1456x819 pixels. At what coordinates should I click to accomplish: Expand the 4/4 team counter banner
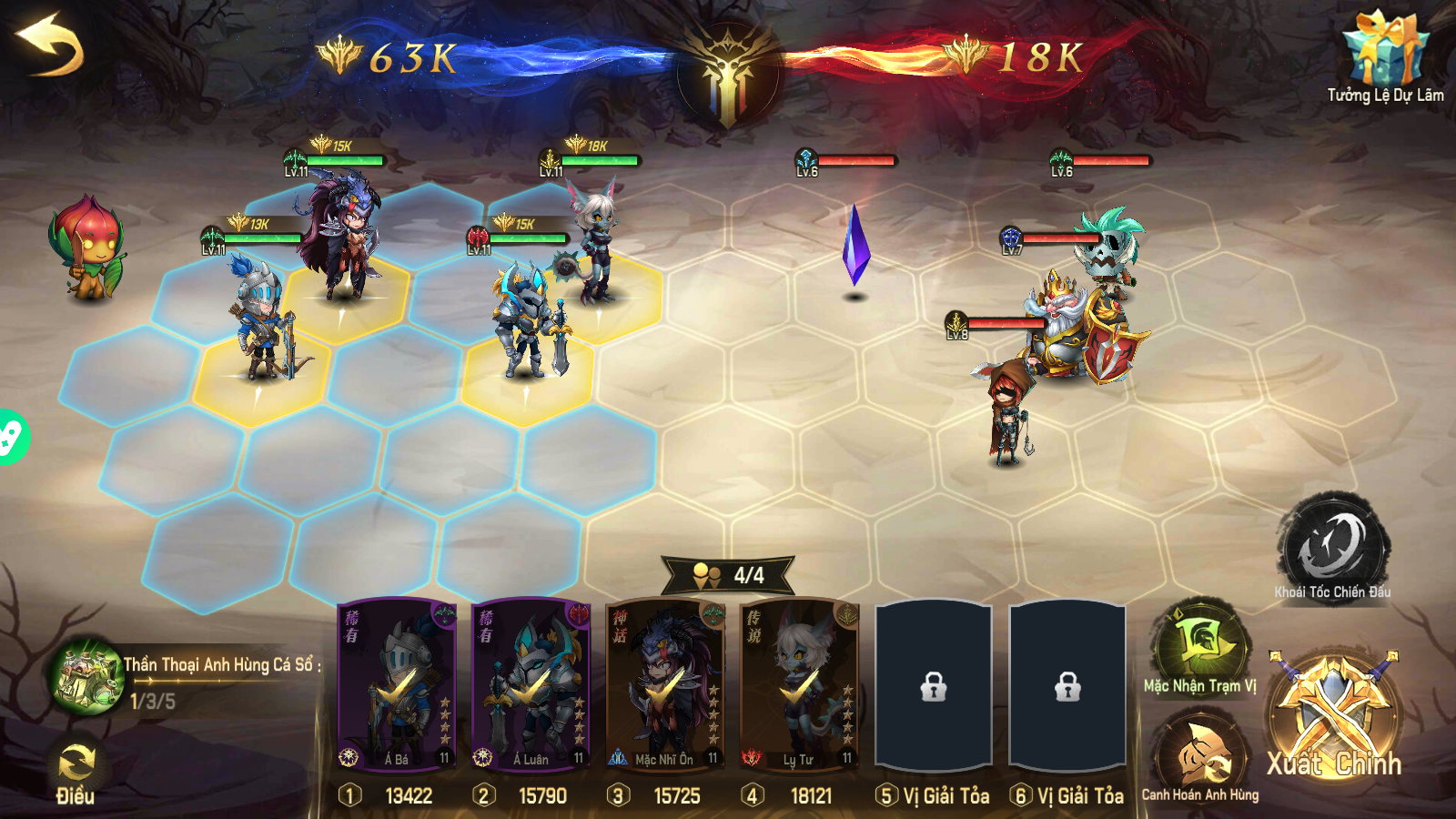click(x=728, y=575)
